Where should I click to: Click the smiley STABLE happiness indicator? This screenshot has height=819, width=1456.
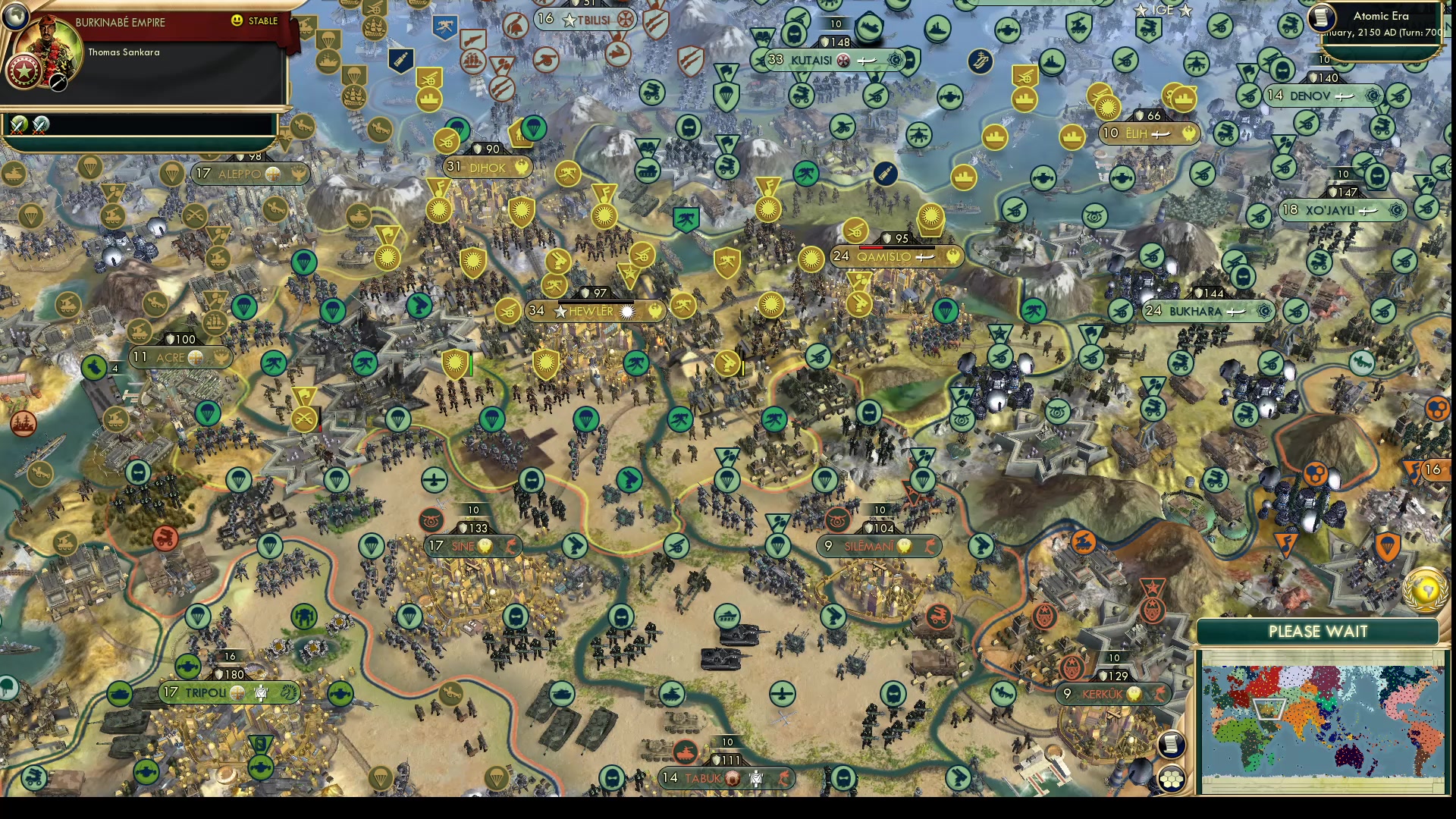tap(237, 22)
